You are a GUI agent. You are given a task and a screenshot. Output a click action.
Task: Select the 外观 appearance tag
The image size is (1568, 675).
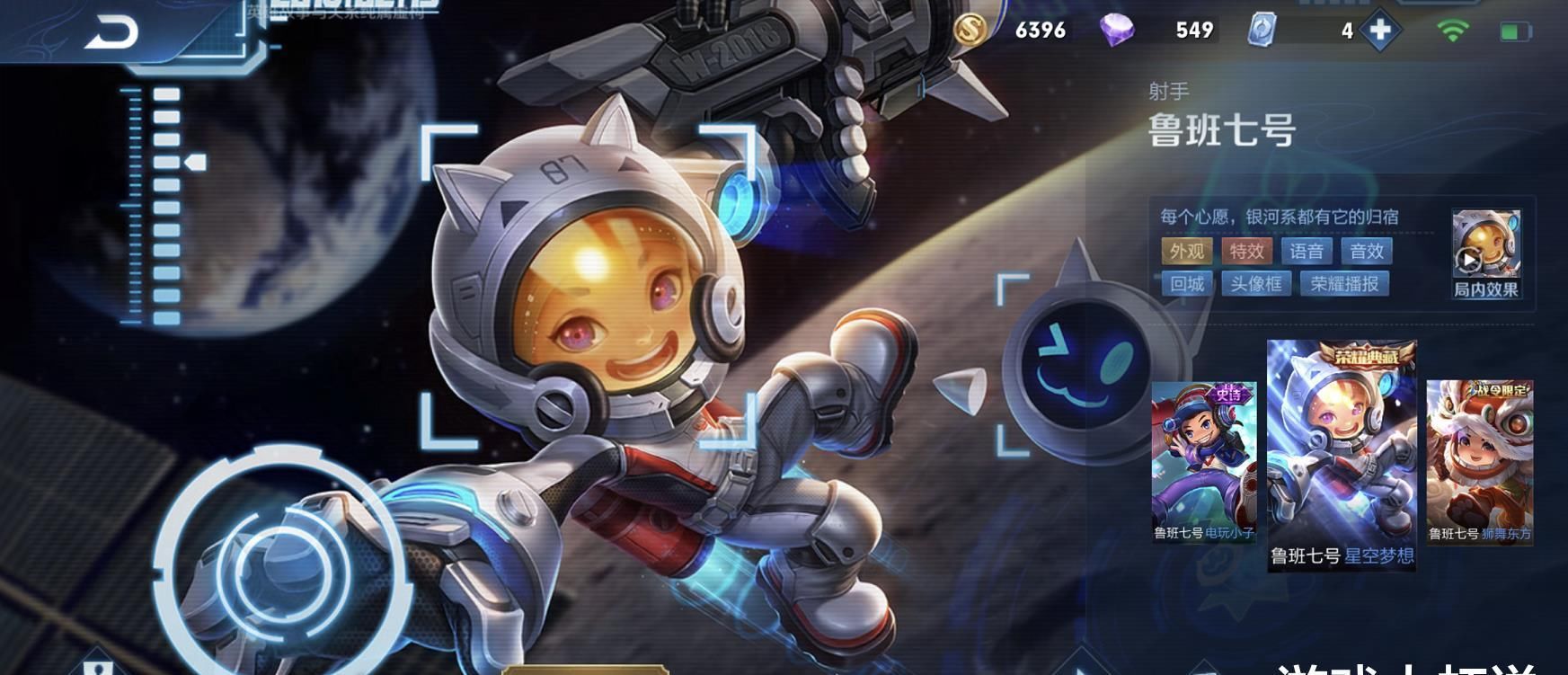tap(1186, 252)
